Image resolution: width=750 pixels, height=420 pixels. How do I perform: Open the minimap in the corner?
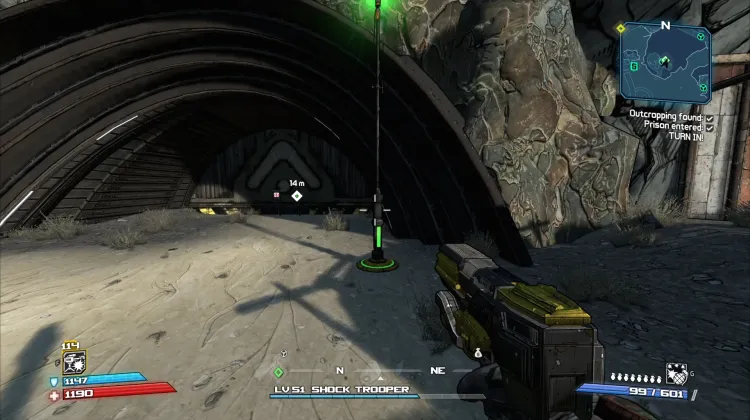tap(666, 62)
